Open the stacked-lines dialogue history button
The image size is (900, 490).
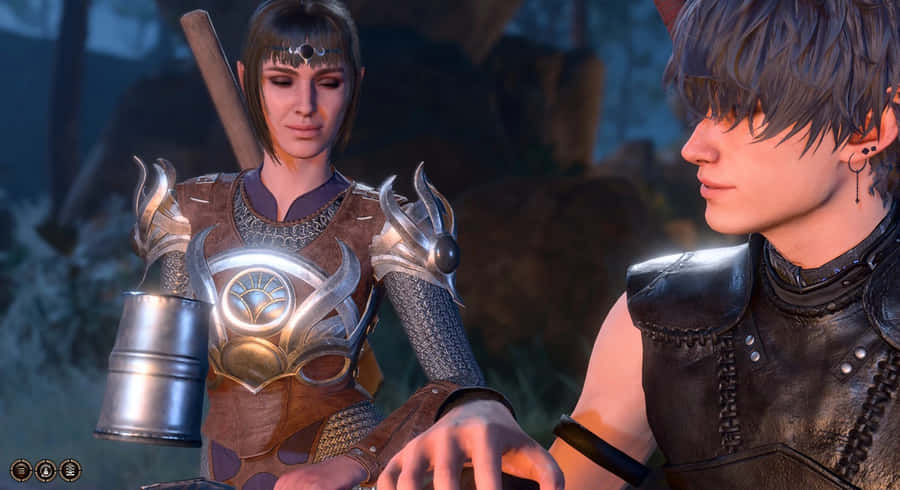click(x=21, y=470)
